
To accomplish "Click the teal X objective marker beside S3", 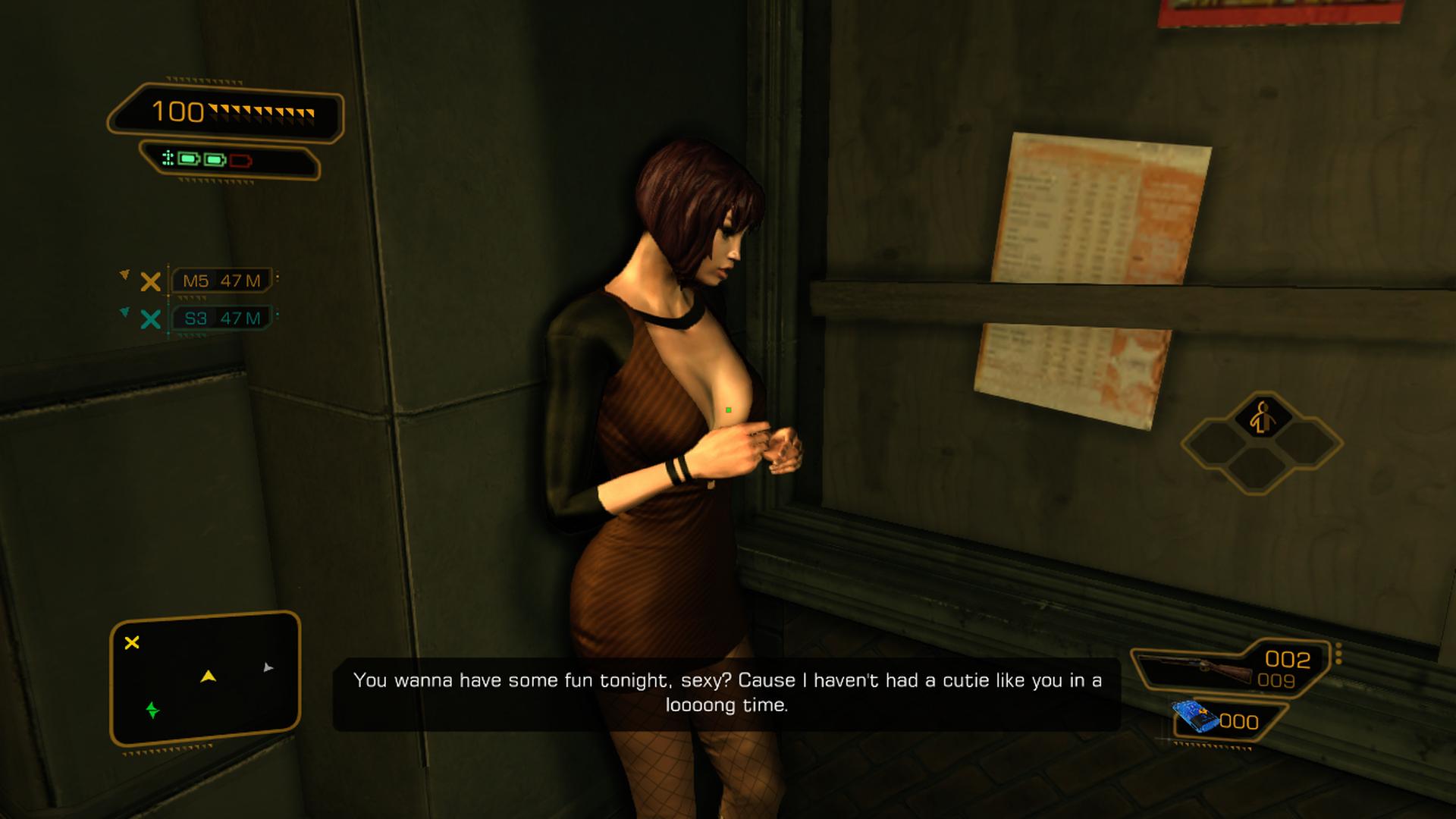I will pos(151,320).
